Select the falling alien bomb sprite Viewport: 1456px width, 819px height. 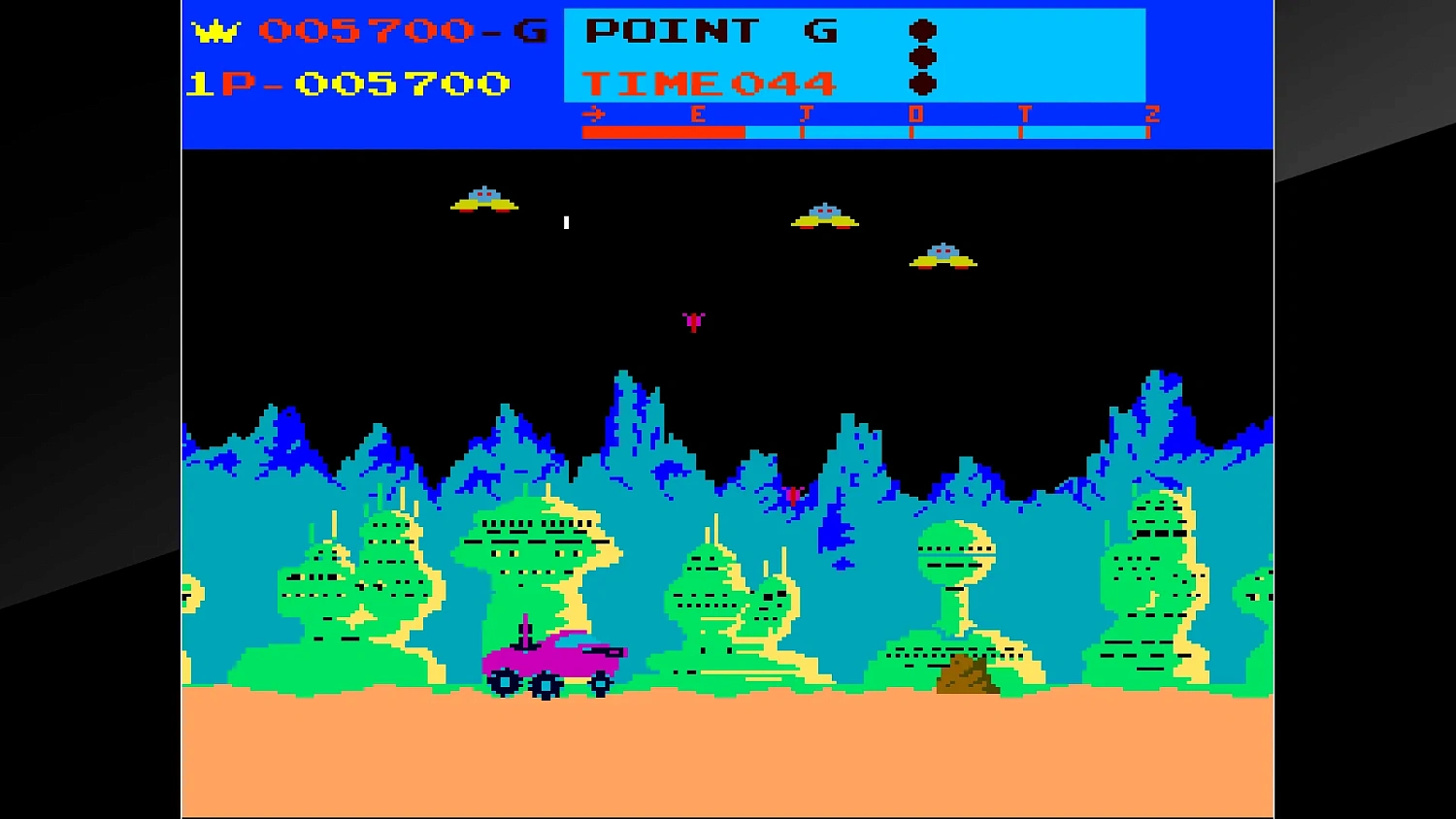pos(693,322)
